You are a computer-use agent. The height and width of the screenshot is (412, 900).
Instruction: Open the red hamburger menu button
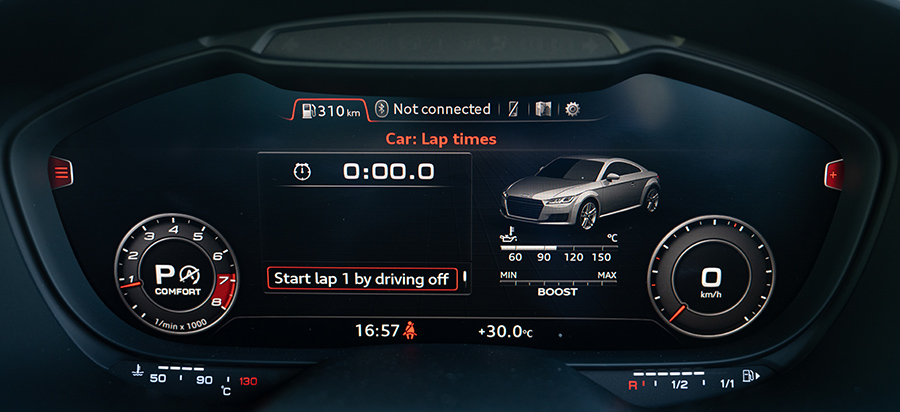pos(62,174)
